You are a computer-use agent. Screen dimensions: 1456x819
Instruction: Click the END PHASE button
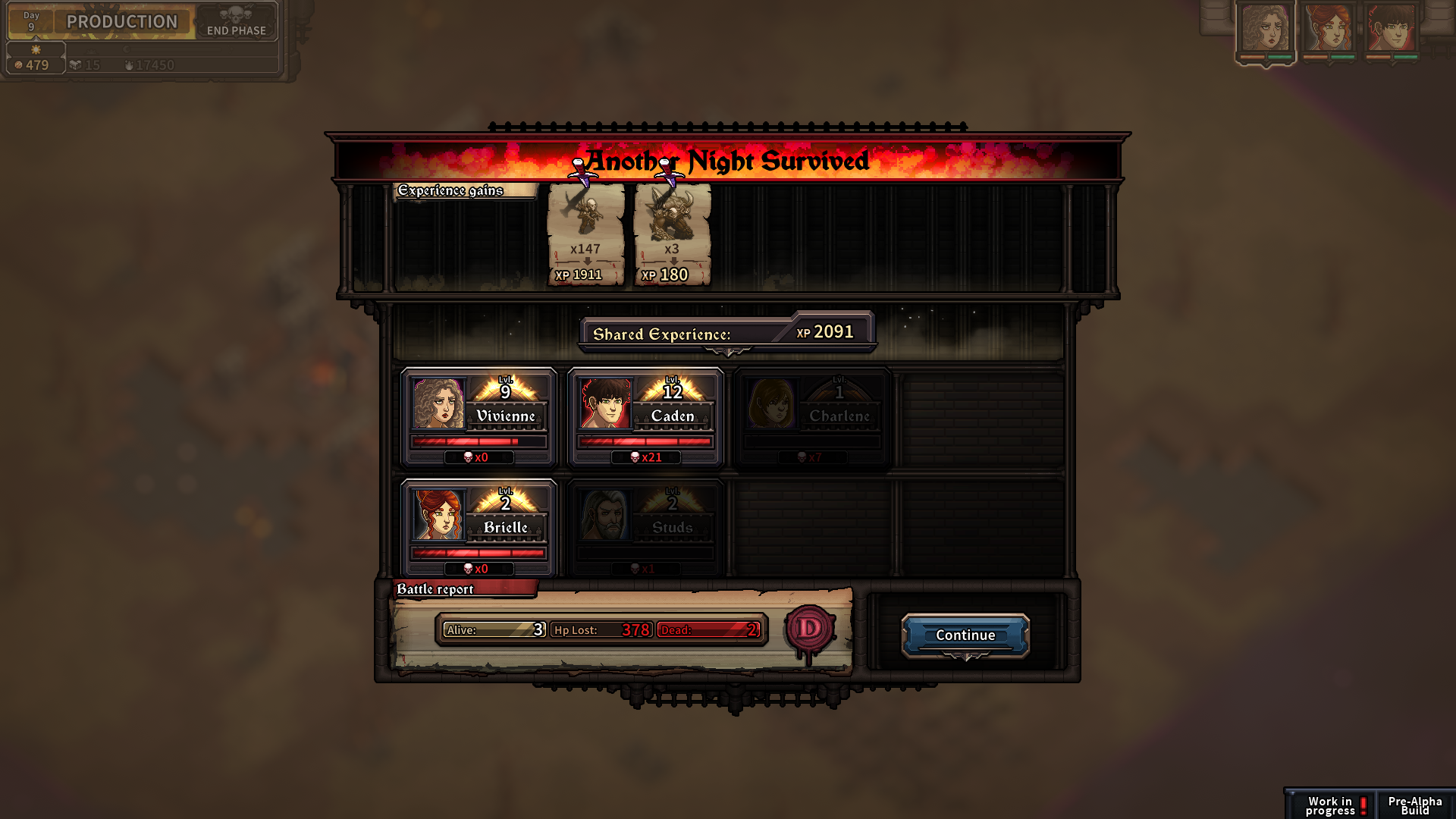235,31
